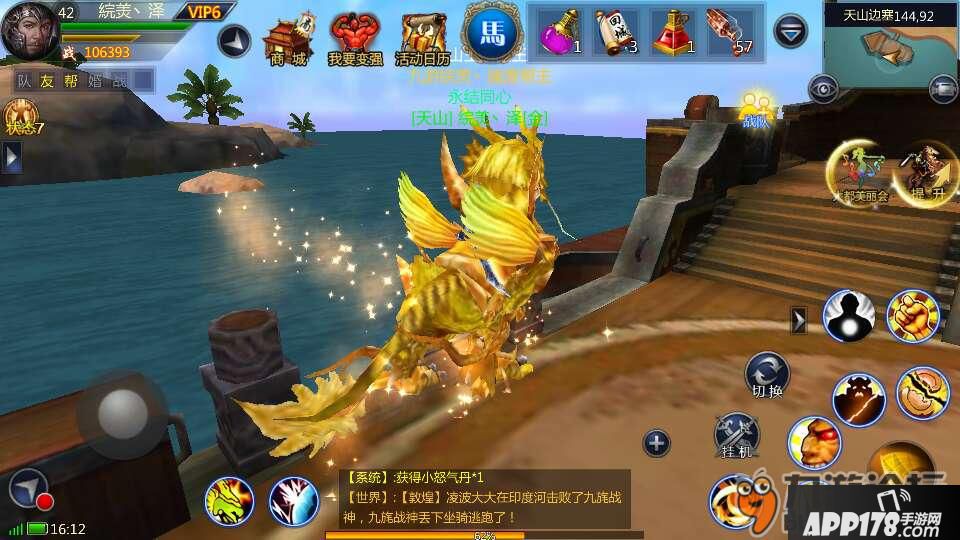Select the firecracker item with 57 count

(x=730, y=33)
